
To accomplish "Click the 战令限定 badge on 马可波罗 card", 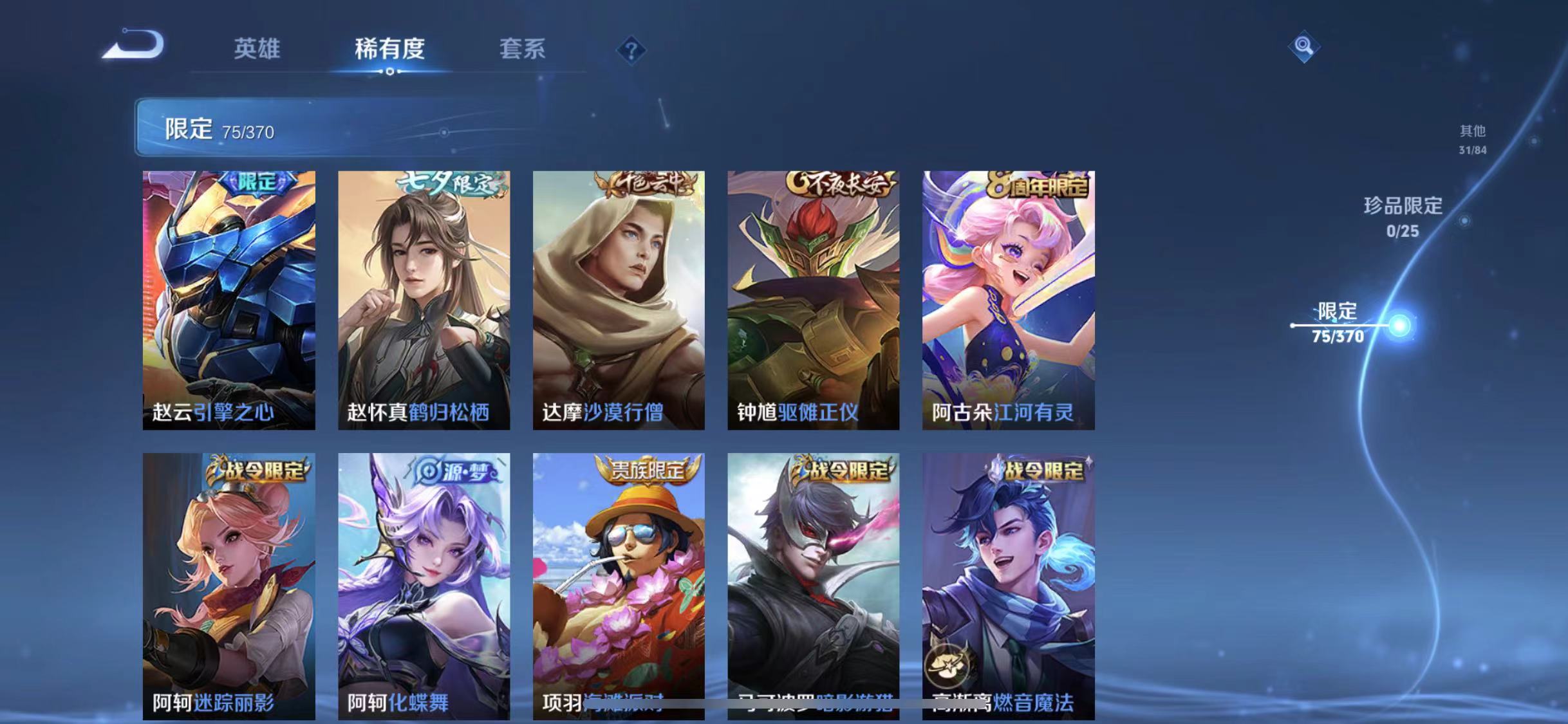I will [838, 471].
